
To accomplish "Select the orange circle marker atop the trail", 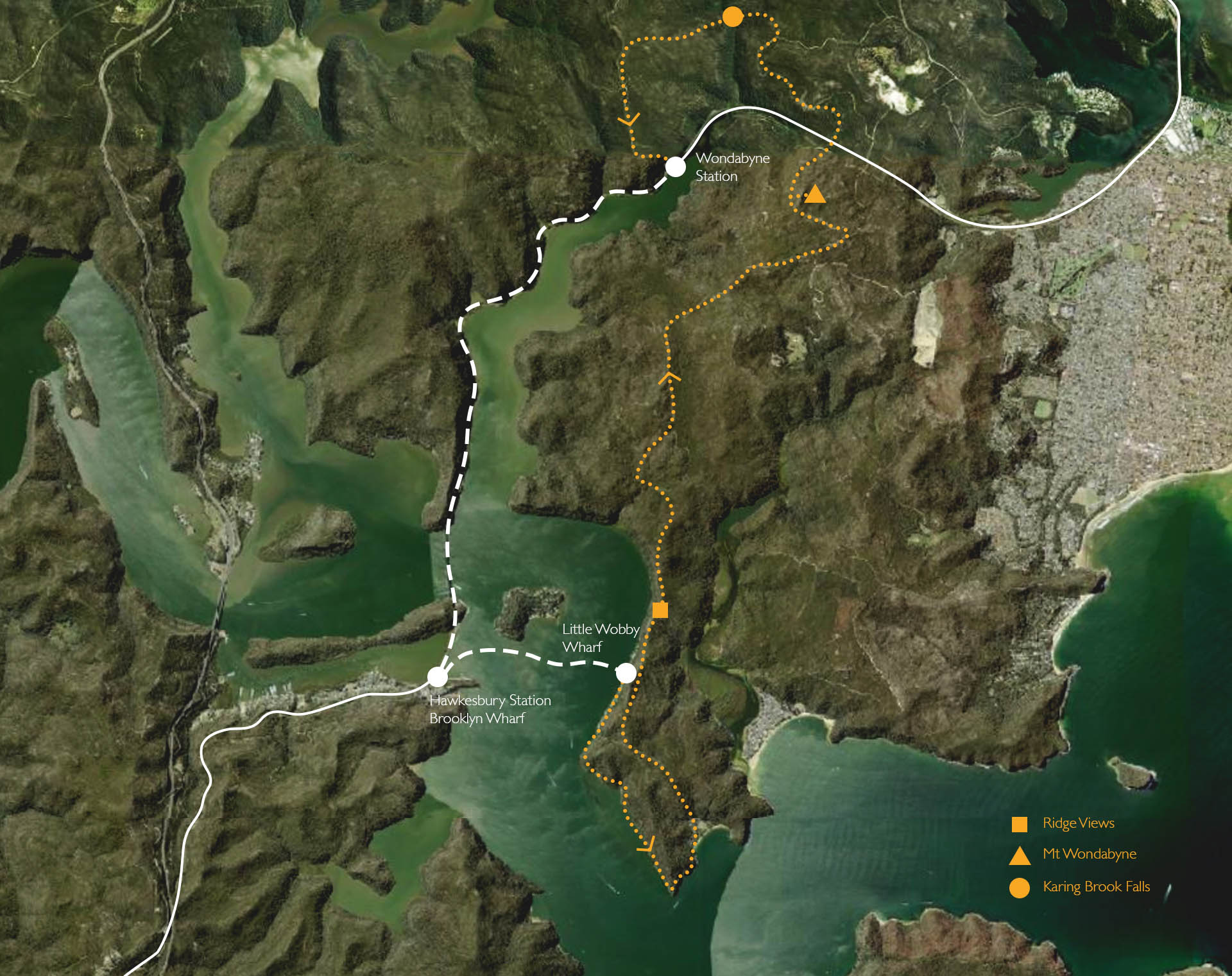I will pos(733,17).
